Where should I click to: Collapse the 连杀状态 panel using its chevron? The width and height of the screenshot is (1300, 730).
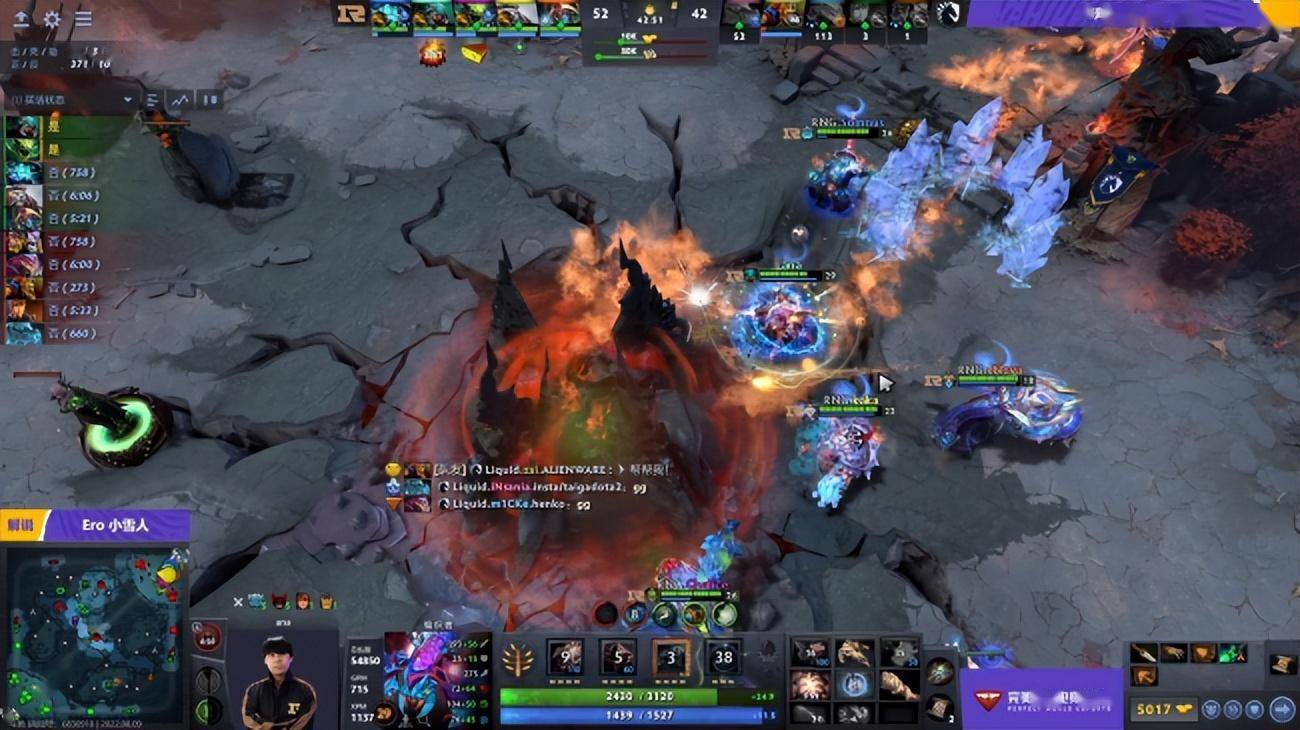click(x=127, y=99)
